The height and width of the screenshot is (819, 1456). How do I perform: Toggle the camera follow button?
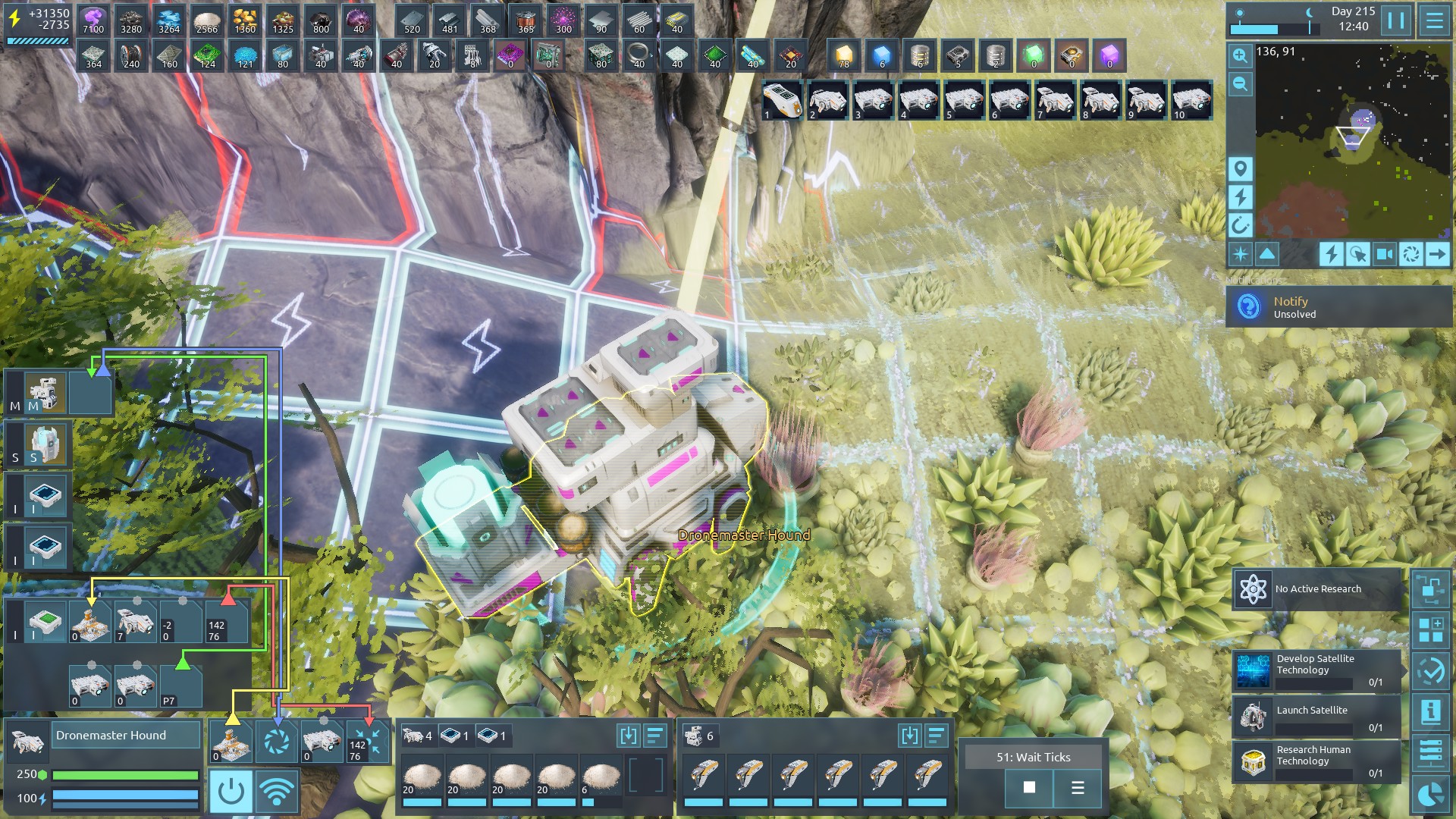point(1384,254)
